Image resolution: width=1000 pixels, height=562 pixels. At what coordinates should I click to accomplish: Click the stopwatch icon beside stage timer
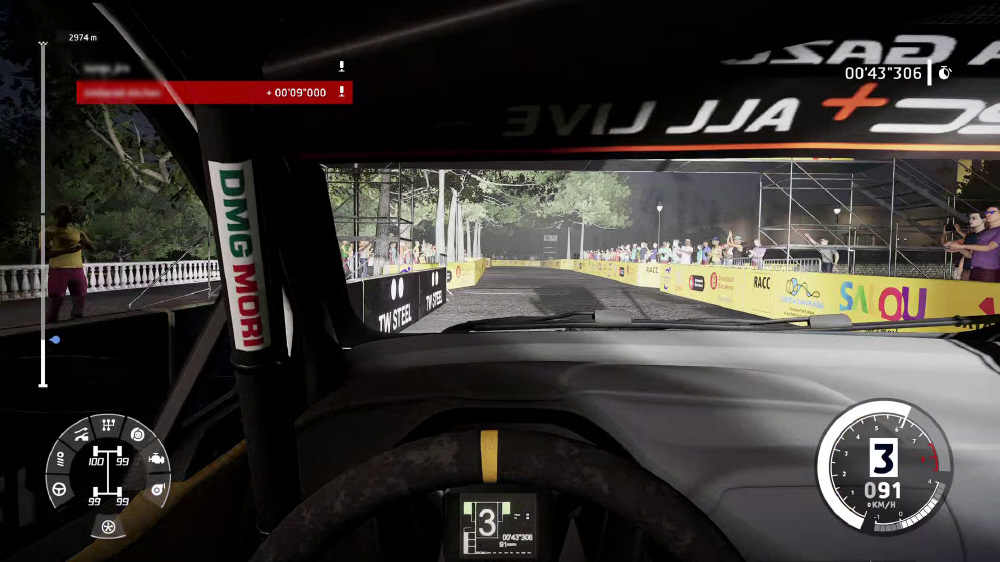945,73
